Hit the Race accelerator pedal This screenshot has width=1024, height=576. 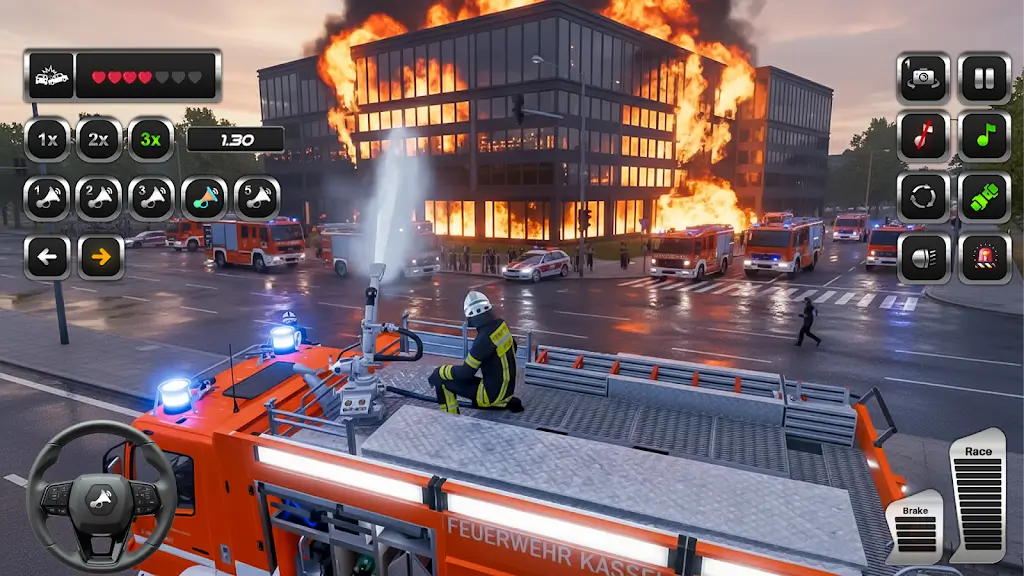coord(977,497)
